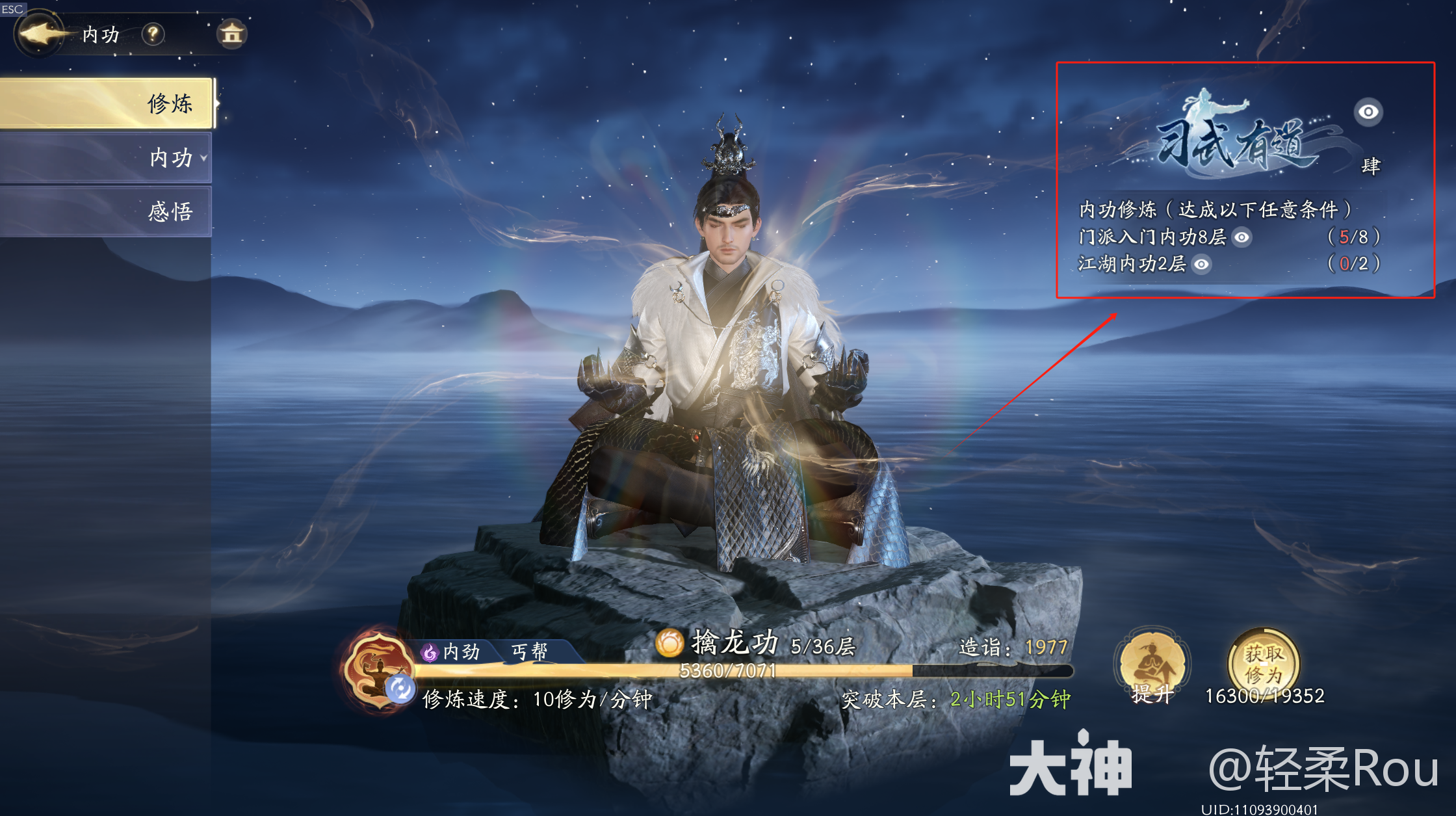Open the question mark help icon
Image resolution: width=1456 pixels, height=816 pixels.
click(153, 34)
